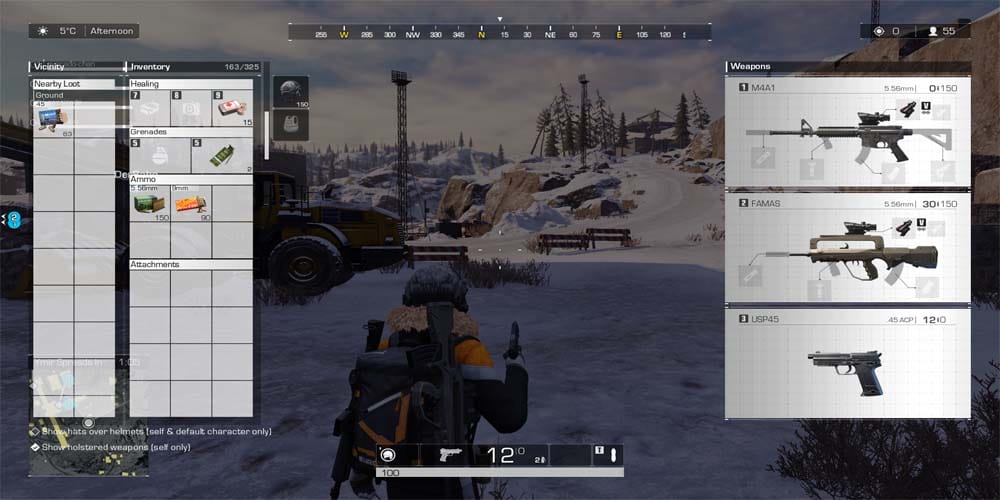The image size is (1000, 500).
Task: Toggle Show hats over helmets option
Action: click(36, 432)
